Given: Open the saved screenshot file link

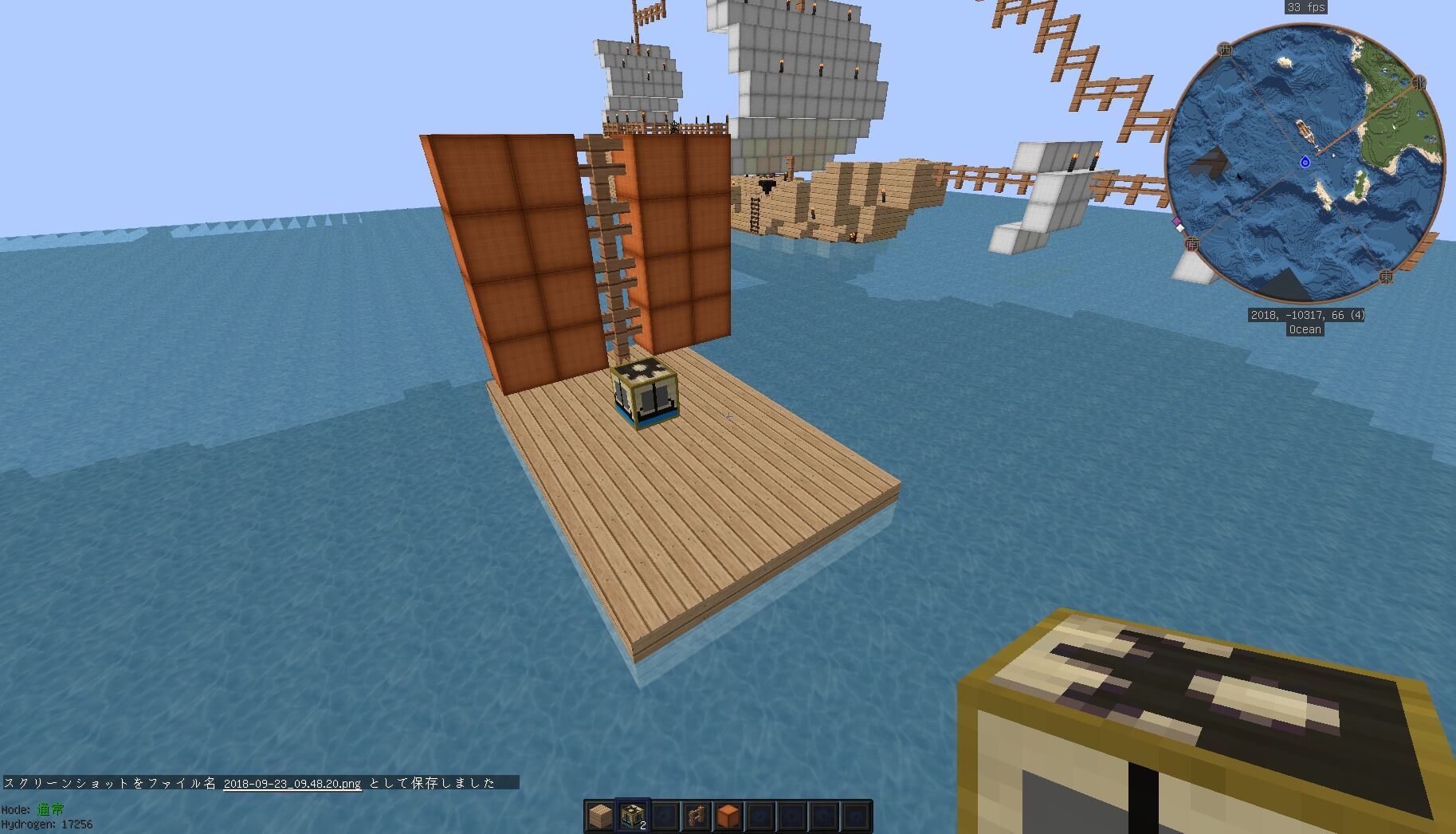Looking at the screenshot, I should 292,783.
